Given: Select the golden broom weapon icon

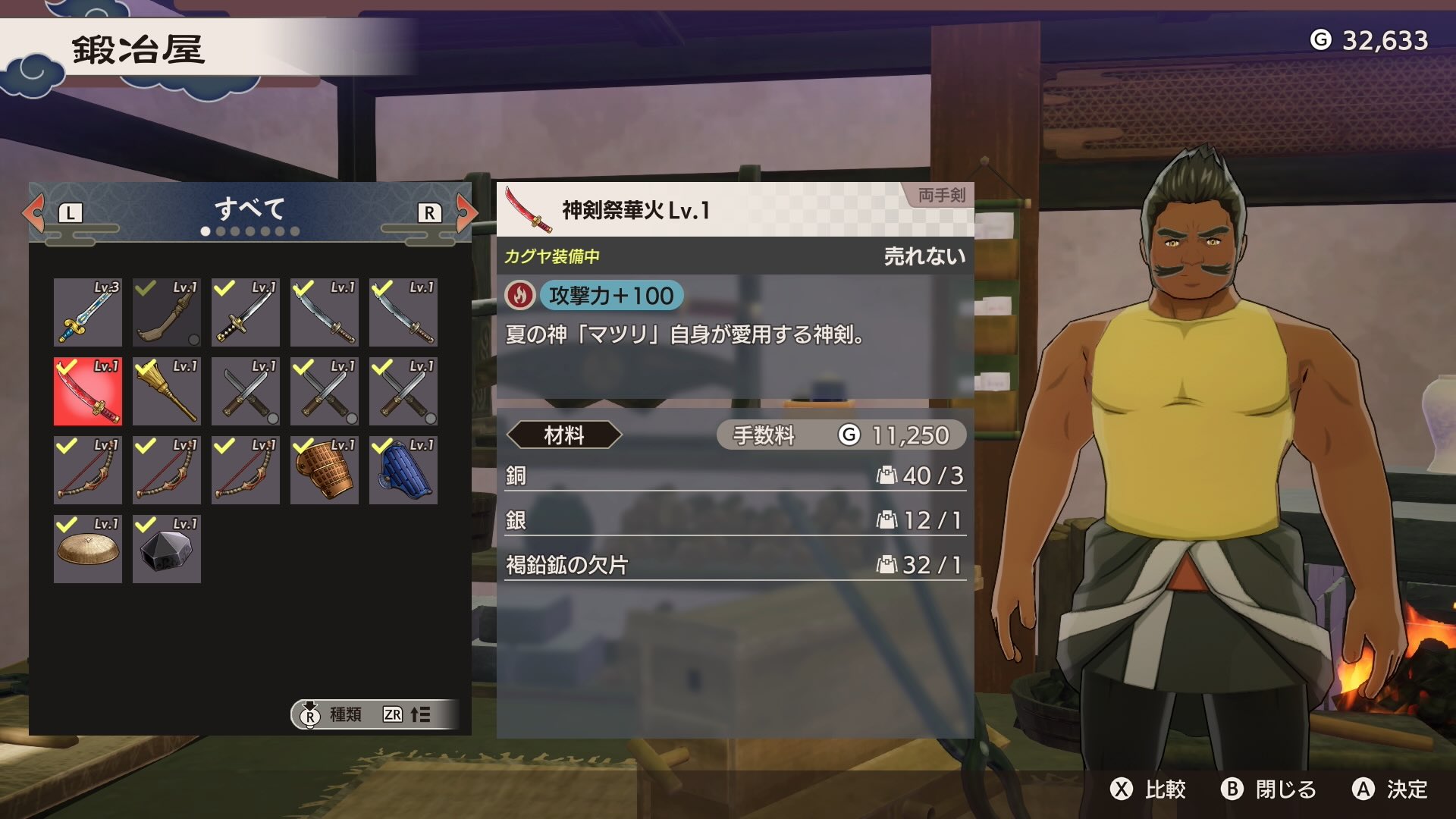Looking at the screenshot, I should 166,391.
